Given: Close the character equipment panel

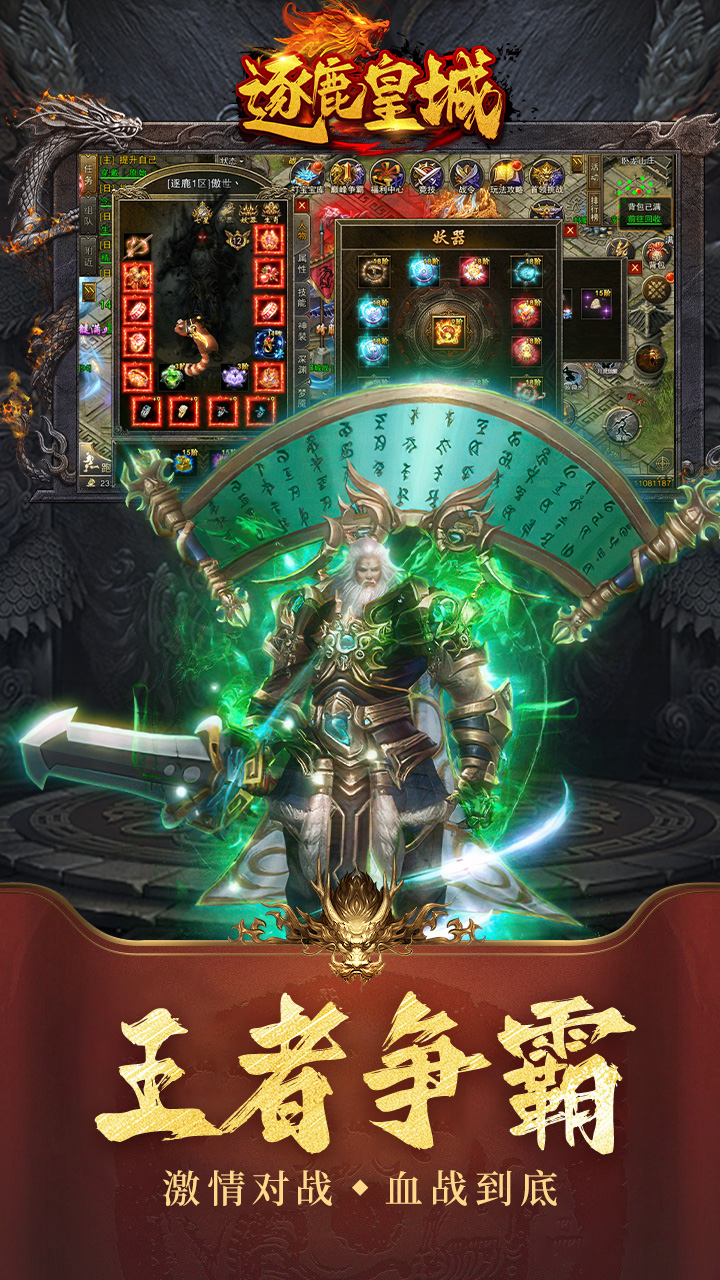Looking at the screenshot, I should tap(301, 207).
